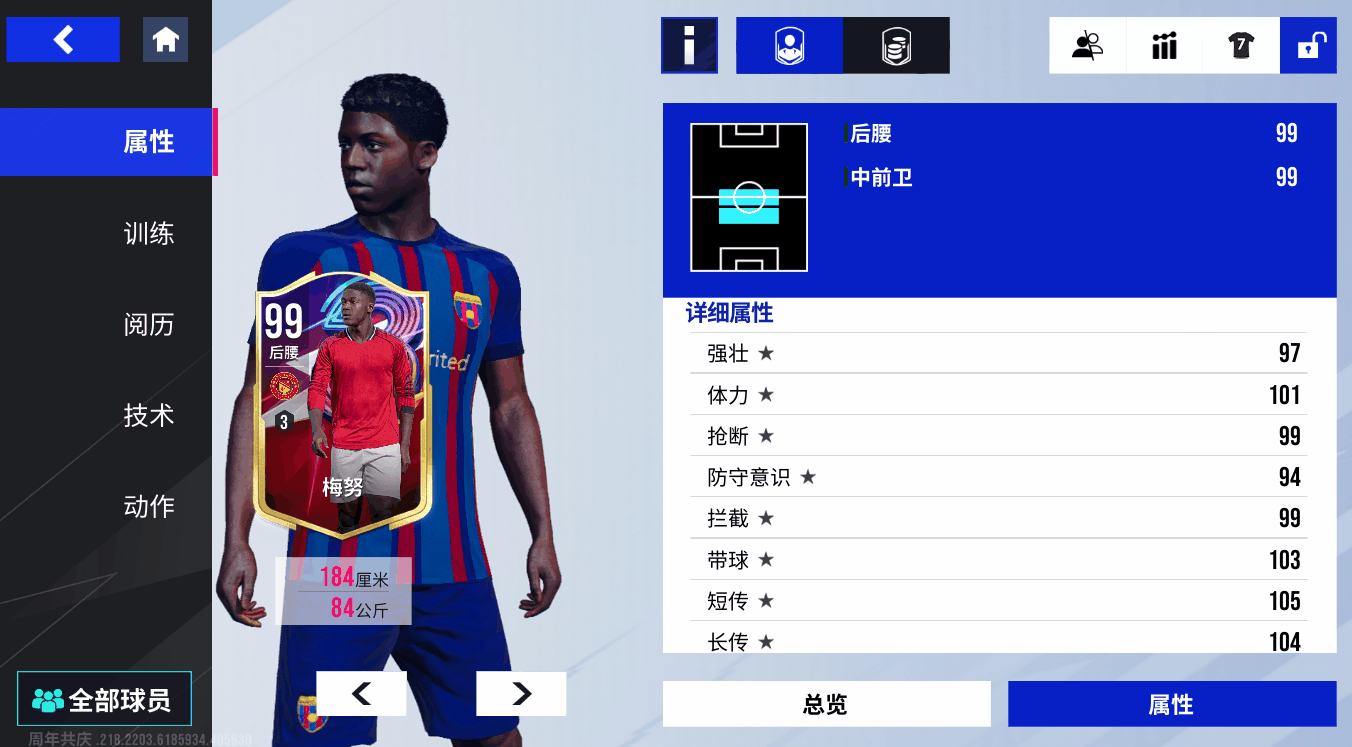Image resolution: width=1352 pixels, height=747 pixels.
Task: Switch to the 总览 overview tab
Action: tap(826, 704)
